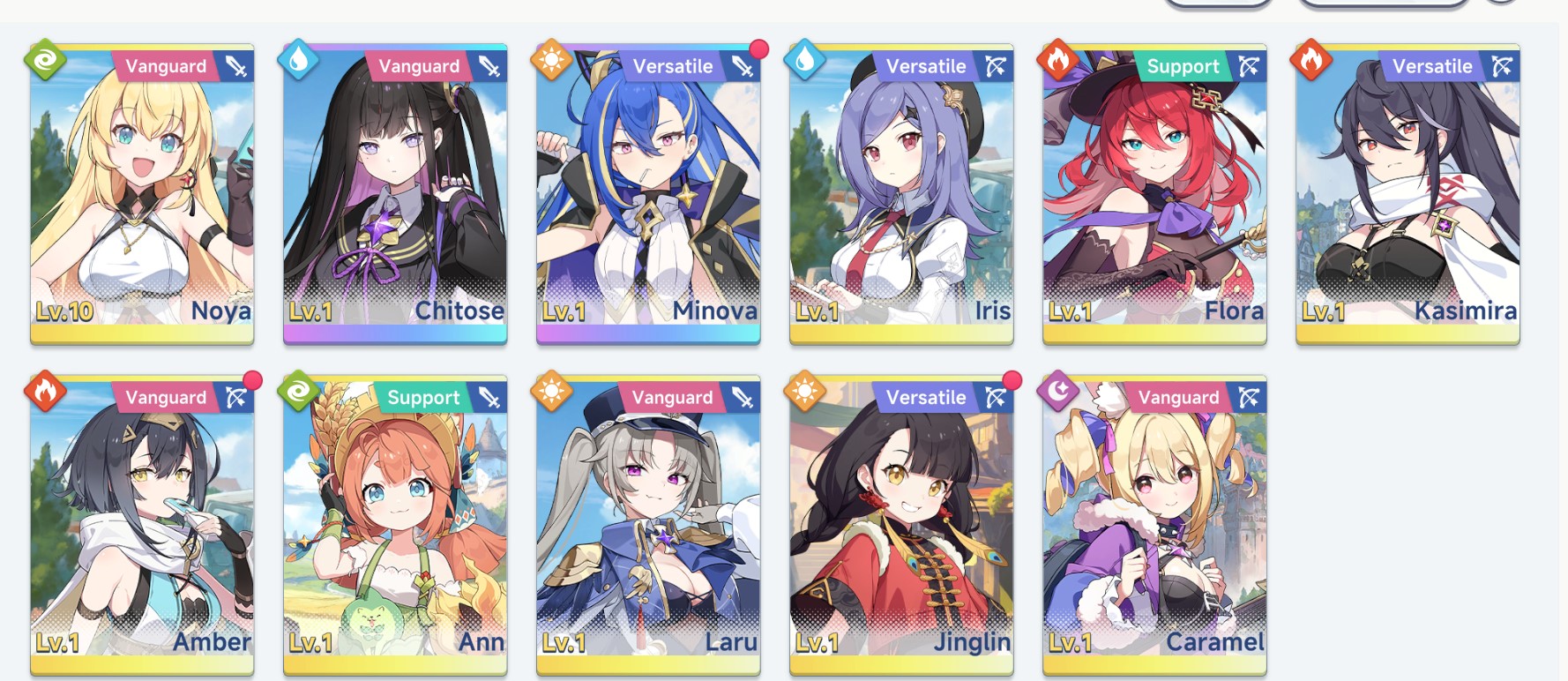
Task: Open Chitose's character card
Action: click(x=395, y=194)
